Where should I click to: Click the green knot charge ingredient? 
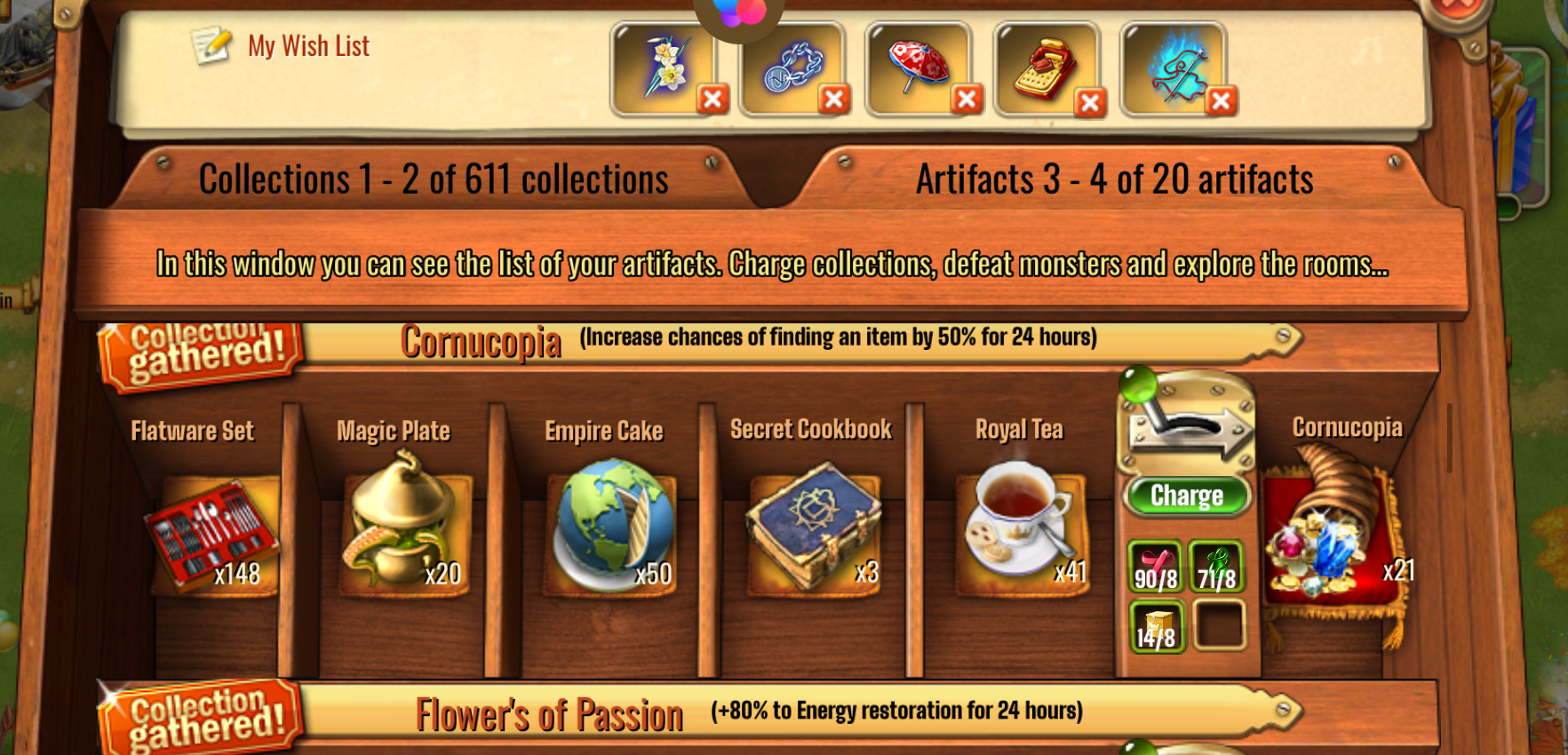1216,567
